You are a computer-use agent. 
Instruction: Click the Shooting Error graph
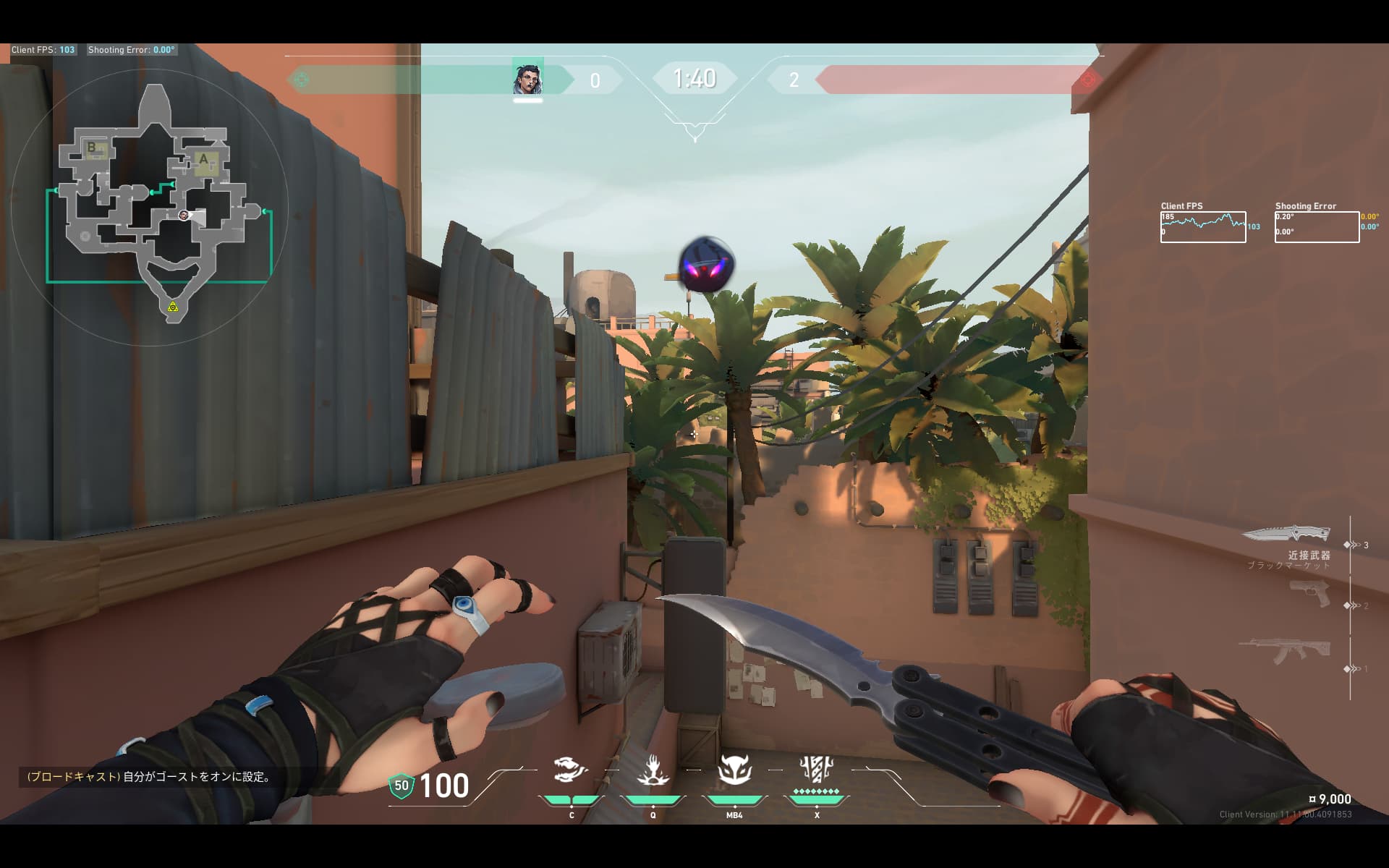pyautogui.click(x=1317, y=227)
